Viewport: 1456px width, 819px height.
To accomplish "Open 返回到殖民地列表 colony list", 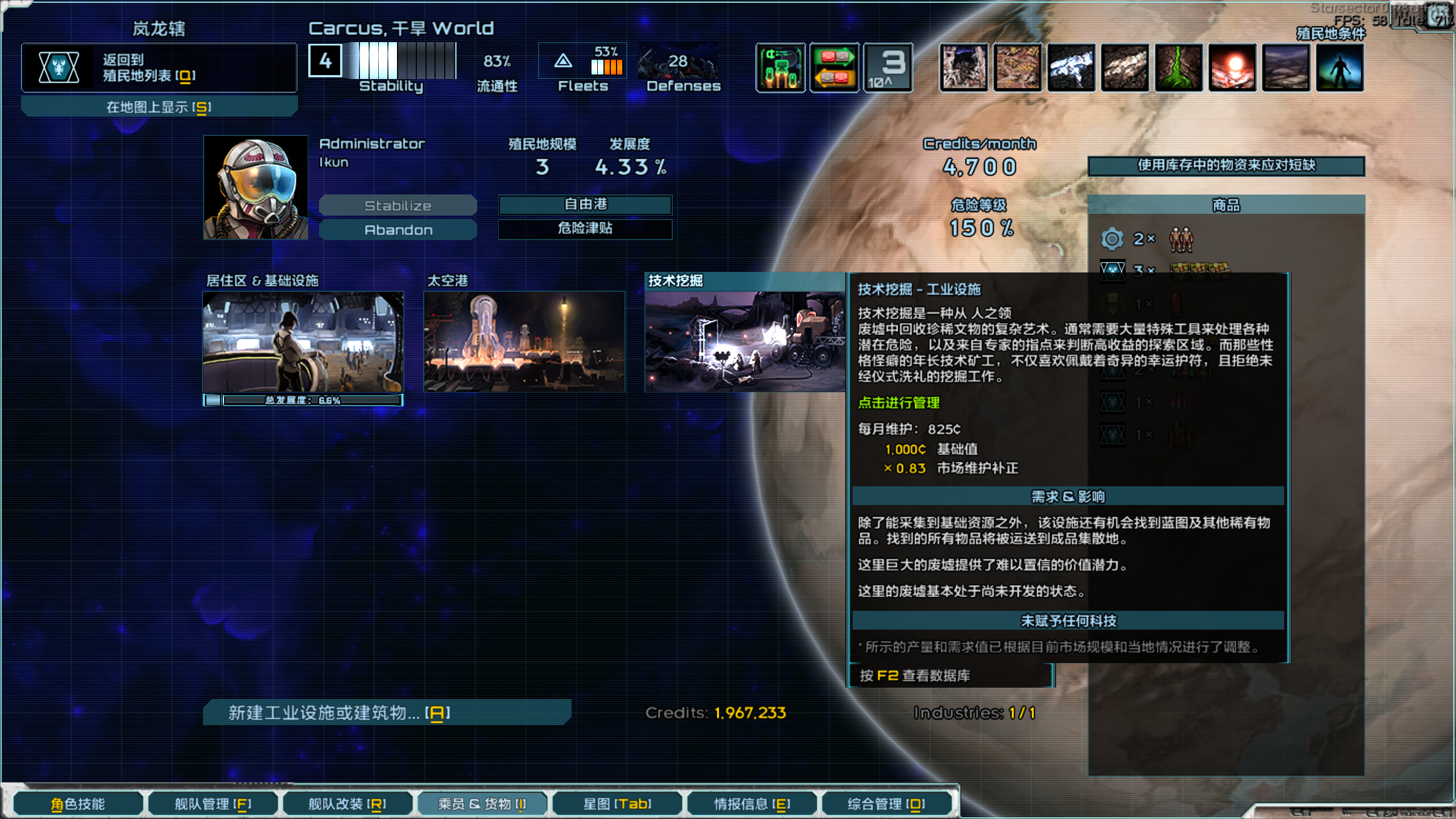I will pos(159,67).
